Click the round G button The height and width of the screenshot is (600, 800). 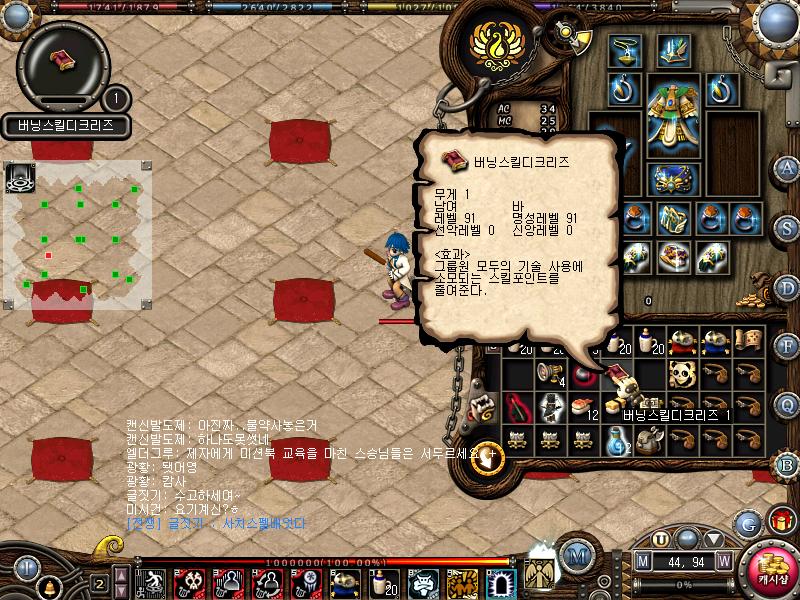[747, 523]
